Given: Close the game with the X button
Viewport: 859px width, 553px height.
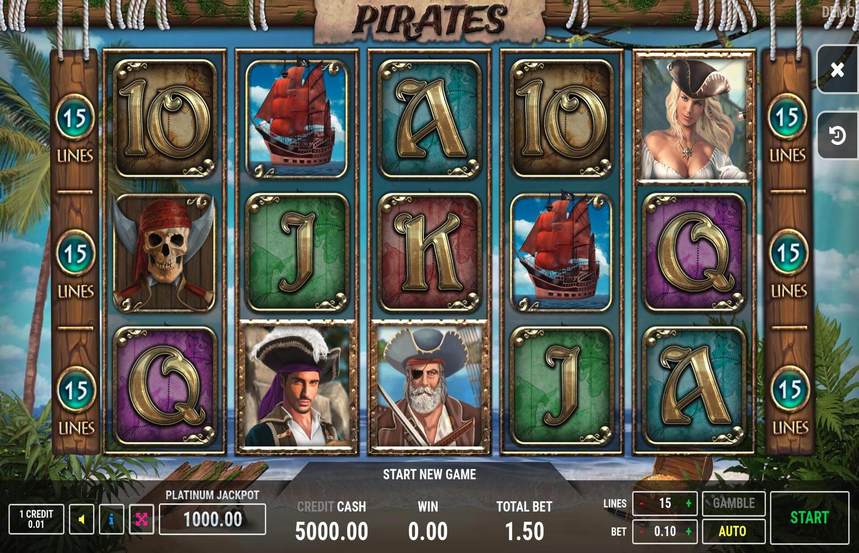Looking at the screenshot, I should click(837, 70).
